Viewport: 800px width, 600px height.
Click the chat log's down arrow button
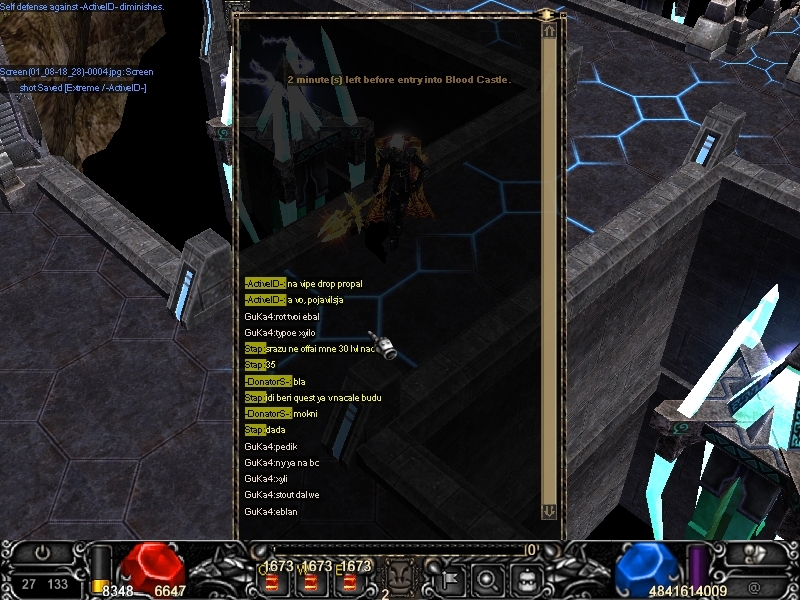(x=548, y=511)
